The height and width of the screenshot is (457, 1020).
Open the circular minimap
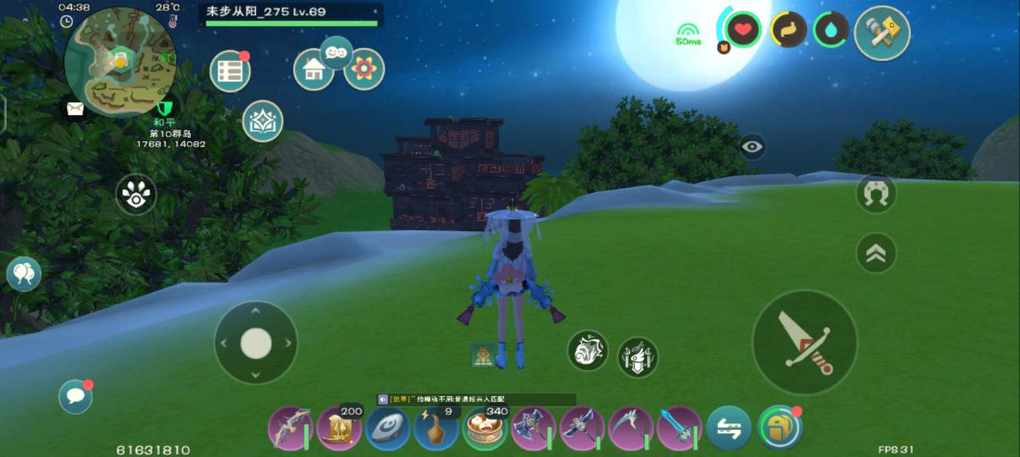(119, 61)
